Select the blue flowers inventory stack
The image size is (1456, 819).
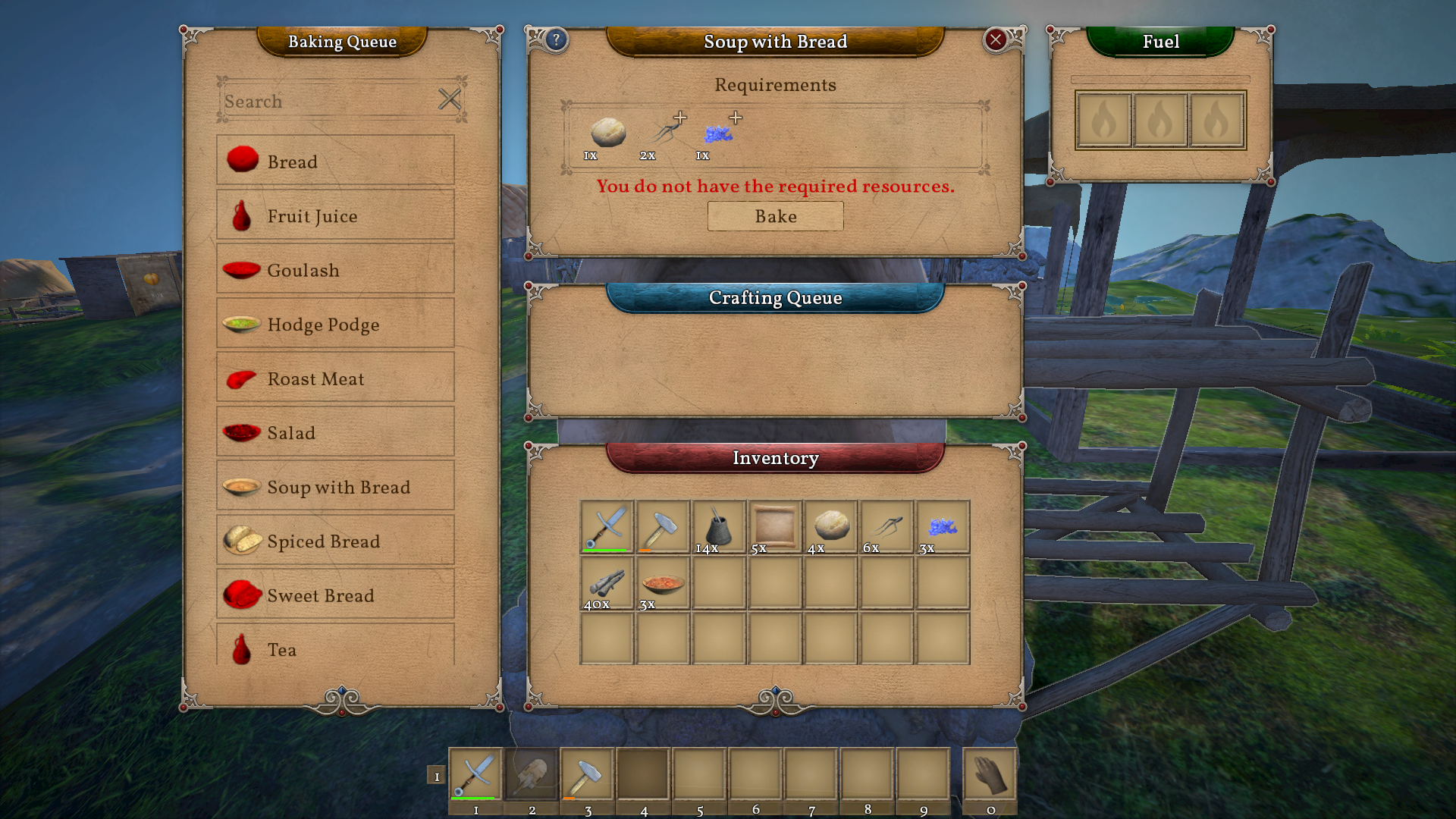(942, 527)
